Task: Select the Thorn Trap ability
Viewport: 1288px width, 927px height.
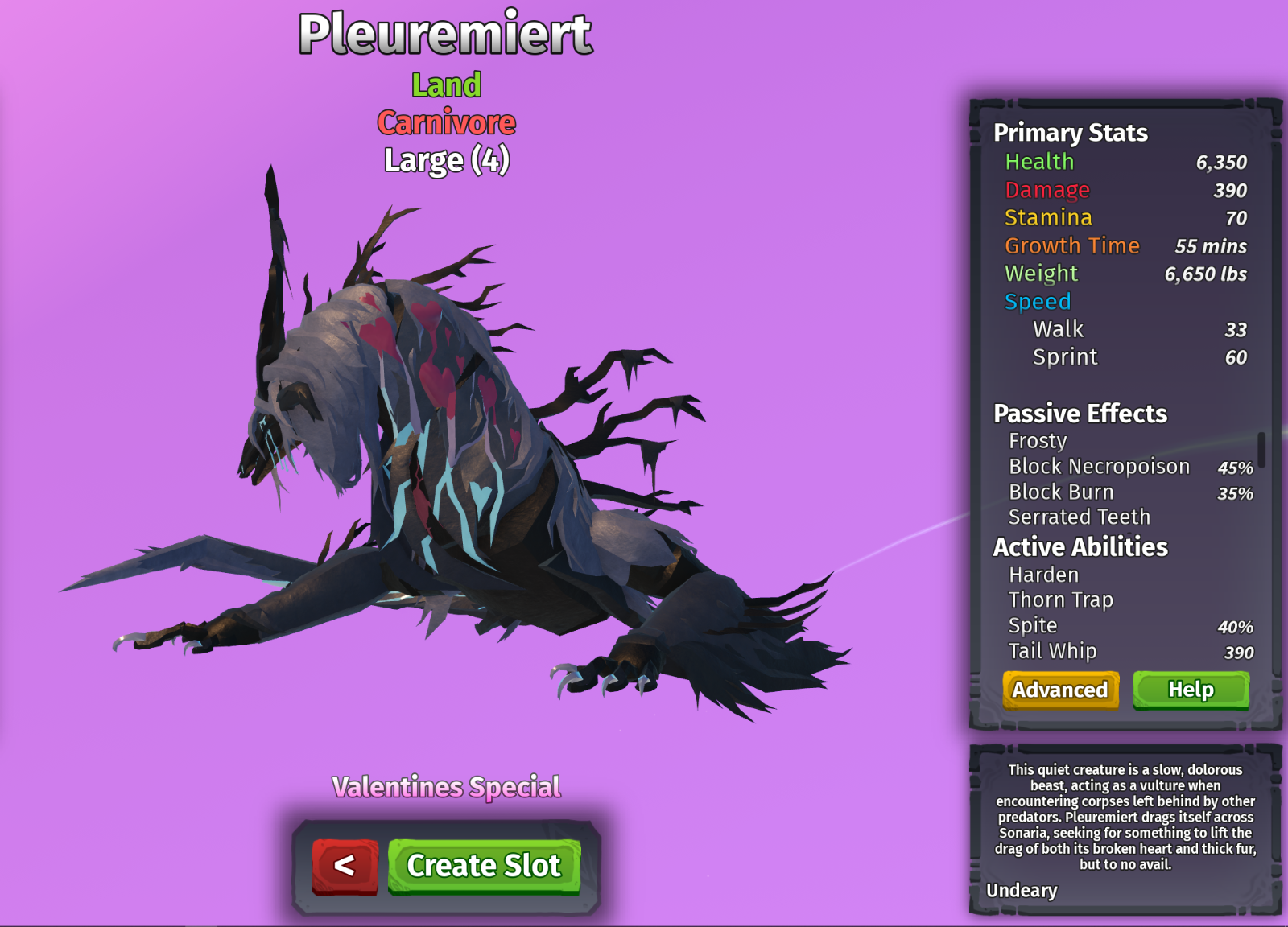Action: click(1060, 600)
